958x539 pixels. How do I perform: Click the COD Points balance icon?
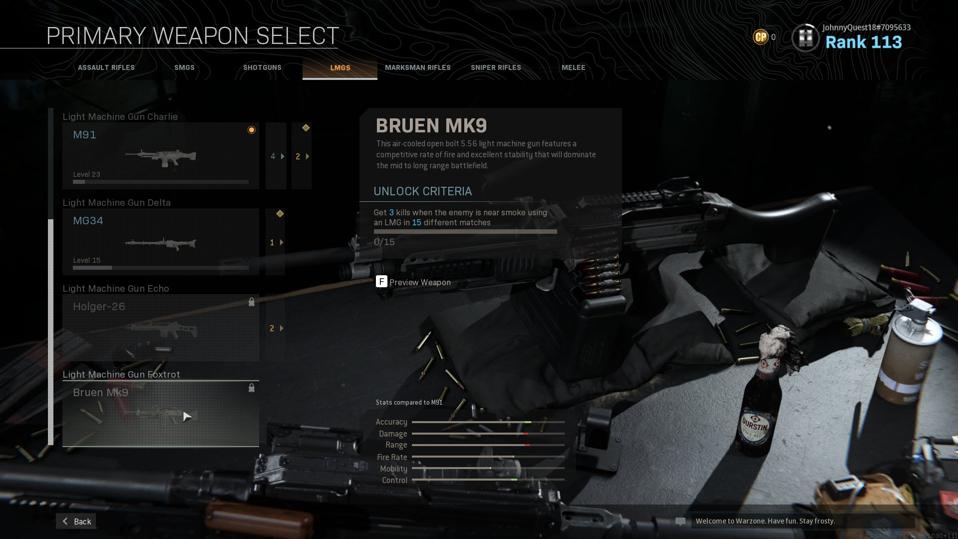click(761, 37)
